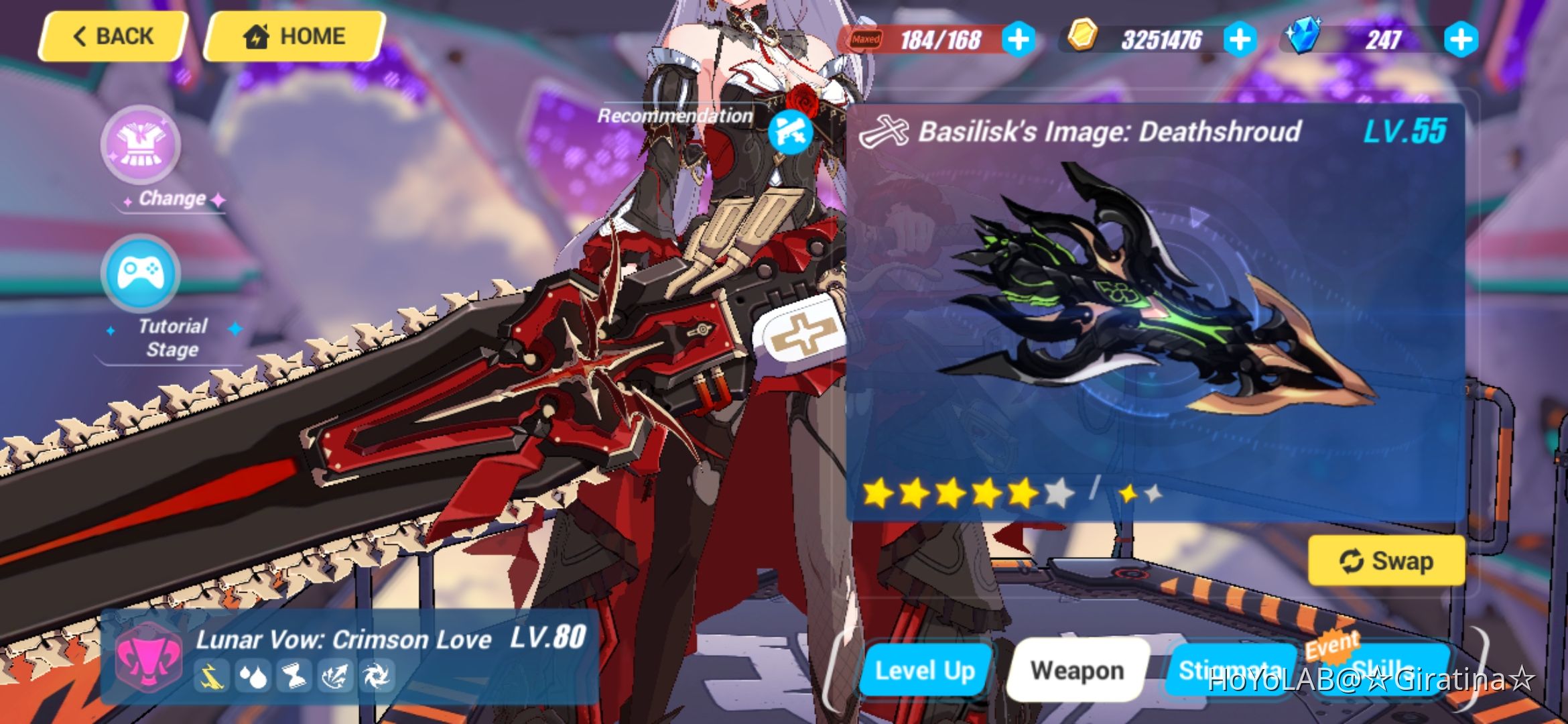The width and height of the screenshot is (1568, 724).
Task: Click the BACK button
Action: click(x=111, y=36)
